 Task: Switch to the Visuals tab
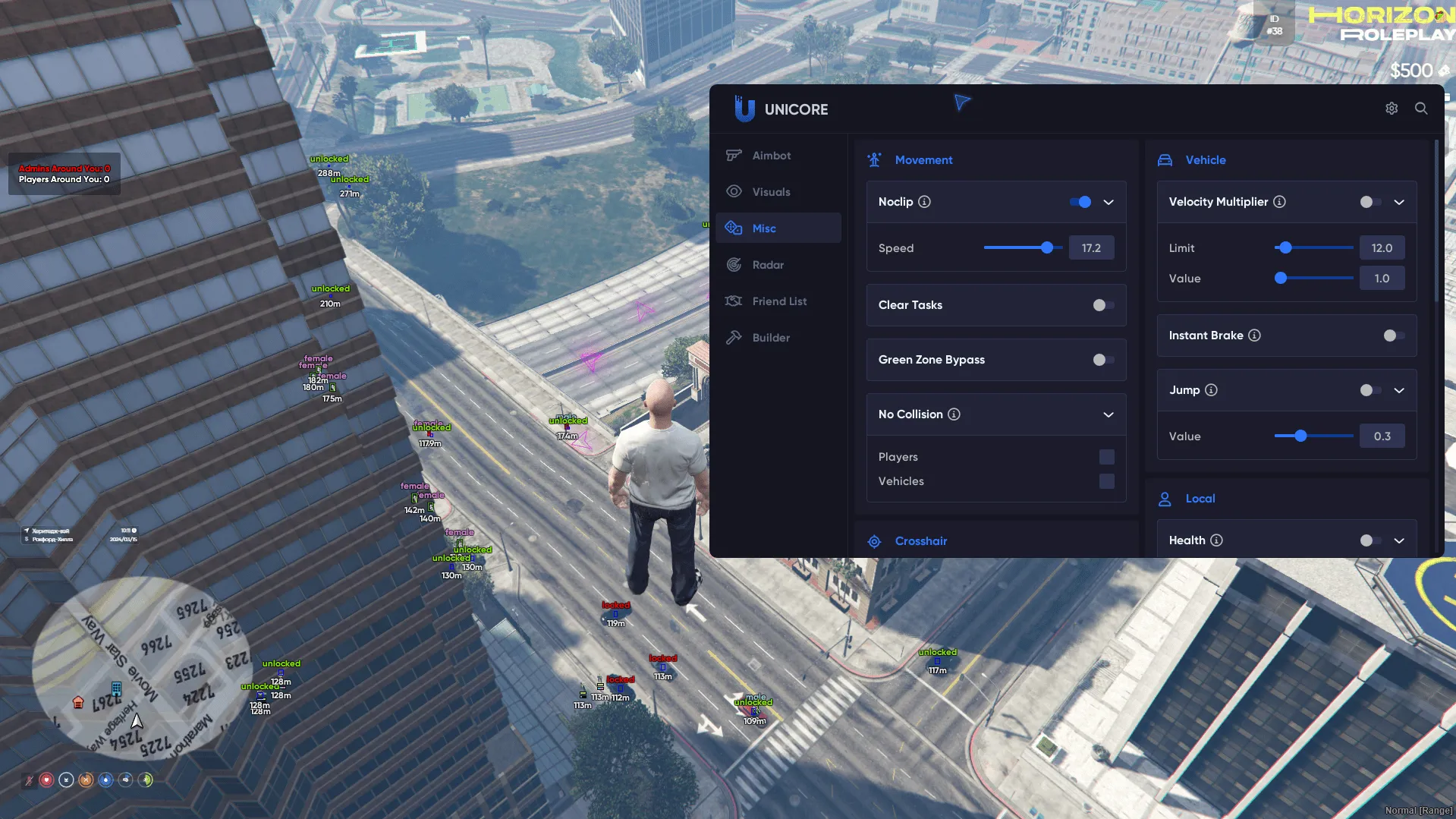[x=771, y=192]
